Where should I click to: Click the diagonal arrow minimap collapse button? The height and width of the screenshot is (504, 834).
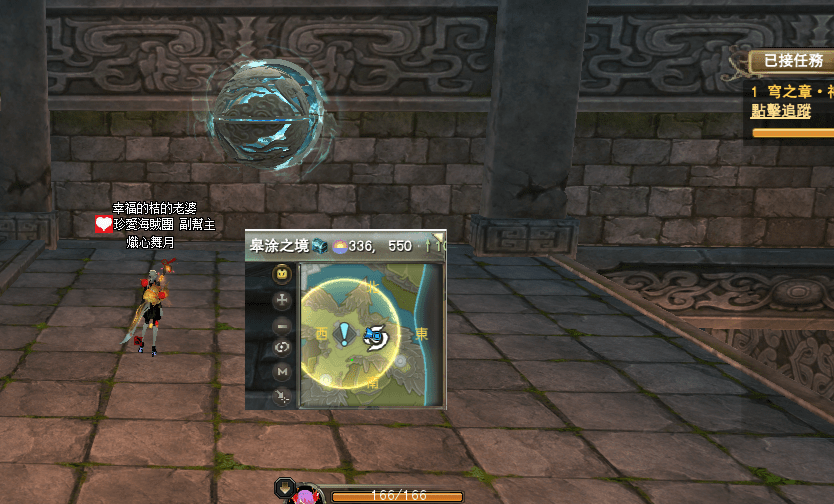coord(282,397)
